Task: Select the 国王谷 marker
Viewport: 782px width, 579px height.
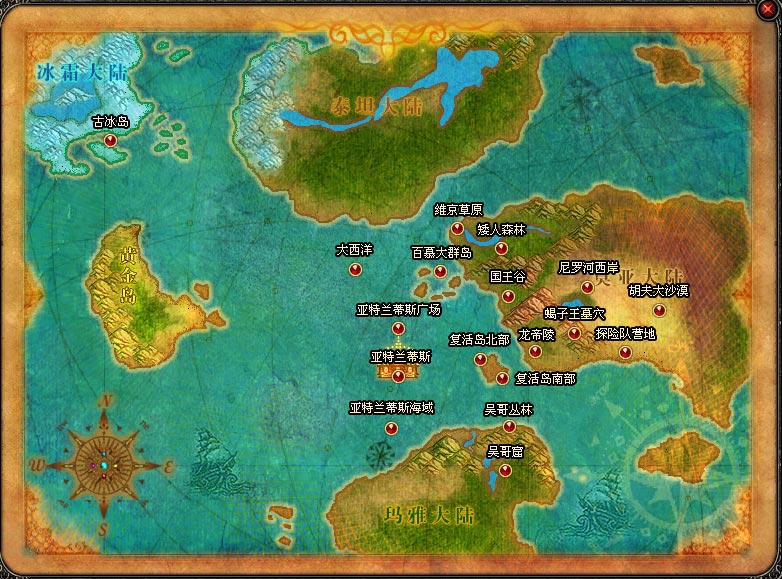Action: 508,295
